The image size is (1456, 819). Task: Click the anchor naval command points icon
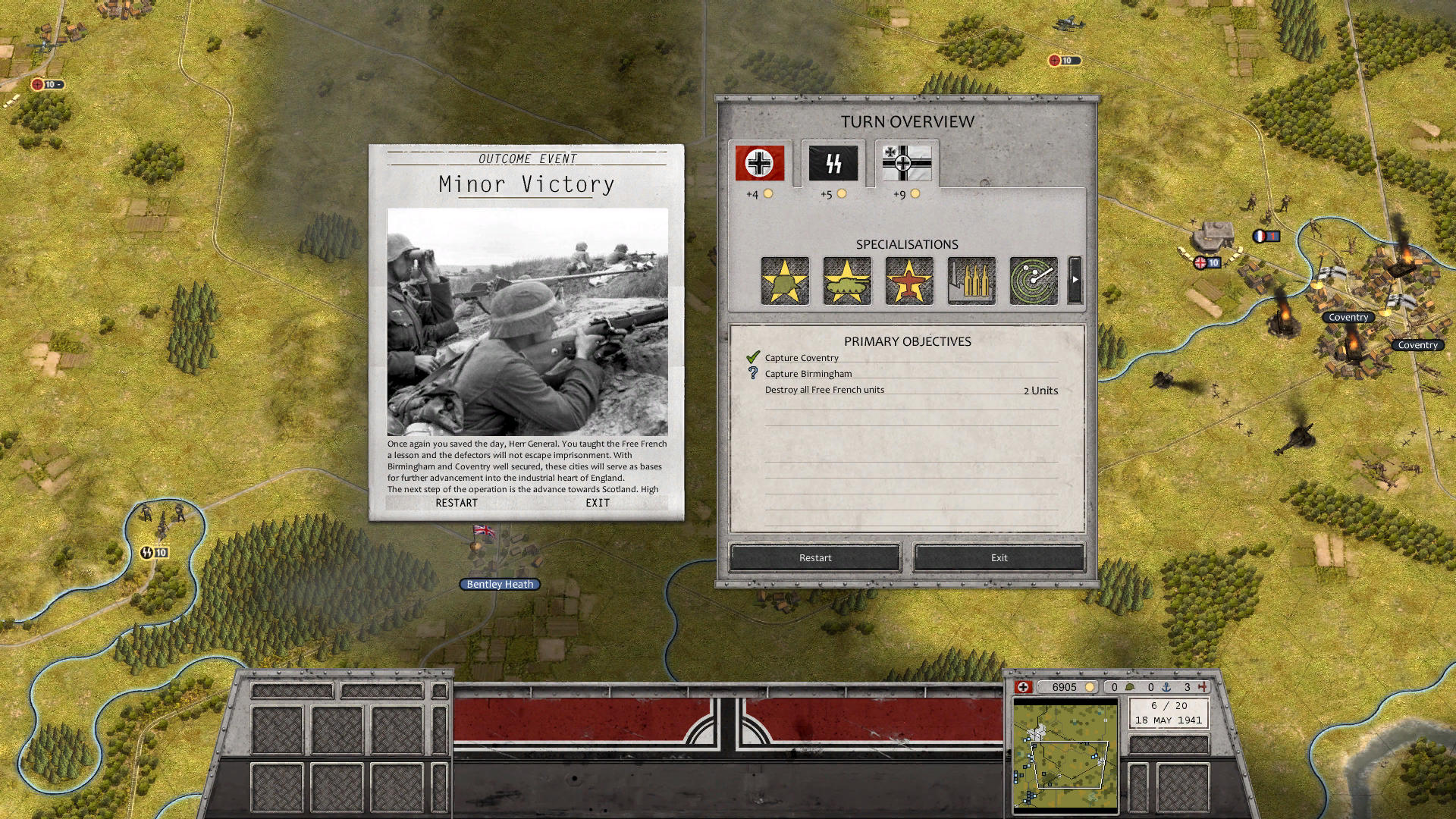(x=1166, y=687)
